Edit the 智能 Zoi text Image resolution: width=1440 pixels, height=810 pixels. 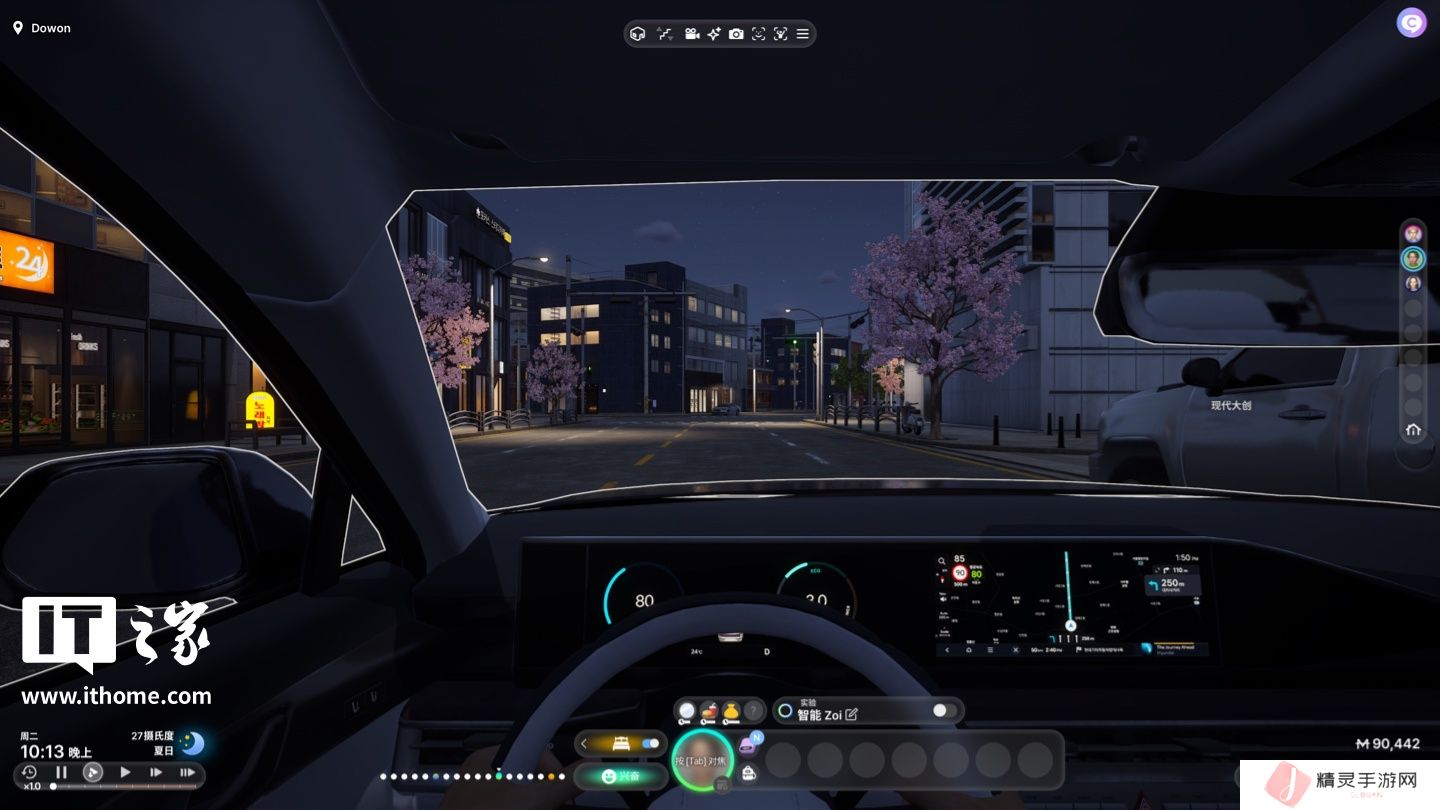[851, 714]
